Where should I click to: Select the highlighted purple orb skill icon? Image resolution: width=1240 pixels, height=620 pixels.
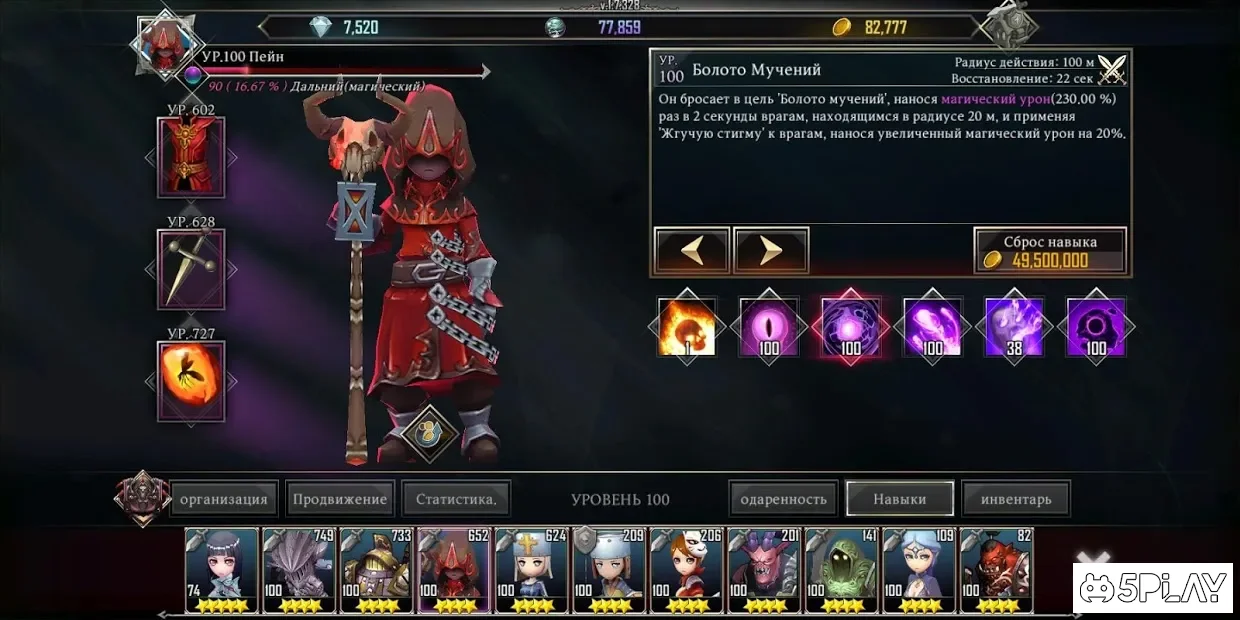[851, 327]
